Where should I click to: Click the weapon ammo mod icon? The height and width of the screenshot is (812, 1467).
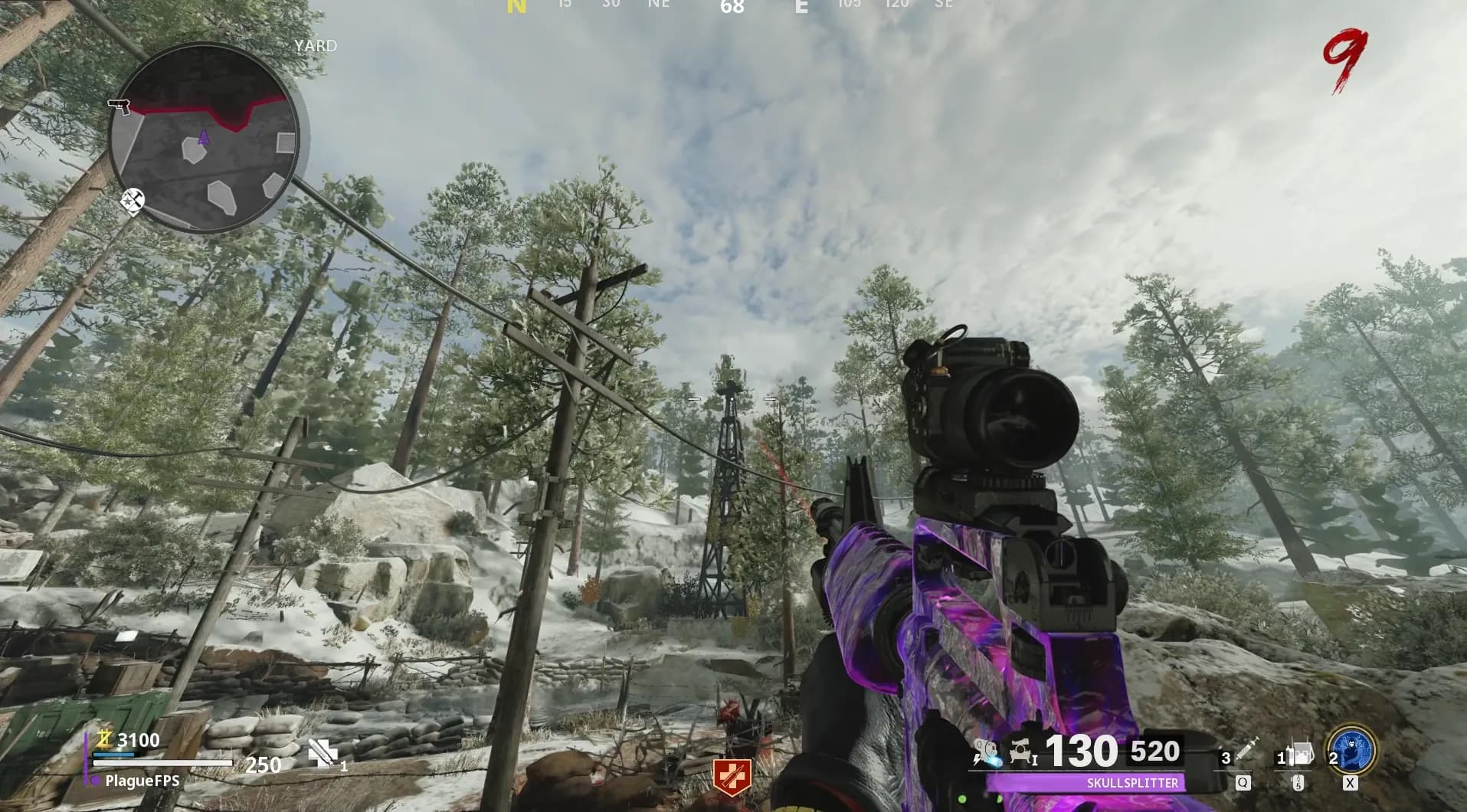984,751
